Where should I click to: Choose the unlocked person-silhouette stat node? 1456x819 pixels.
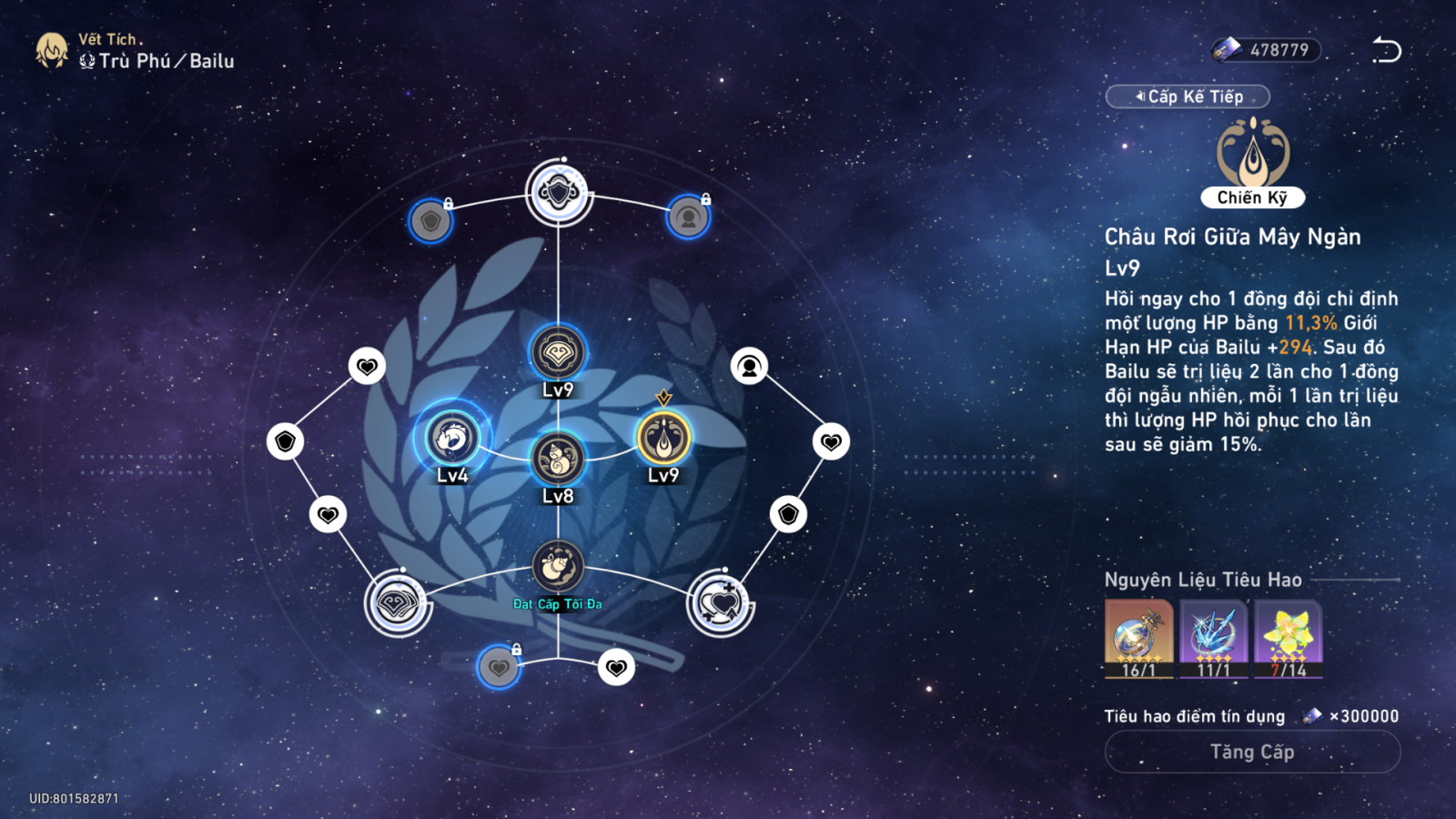pyautogui.click(x=749, y=367)
